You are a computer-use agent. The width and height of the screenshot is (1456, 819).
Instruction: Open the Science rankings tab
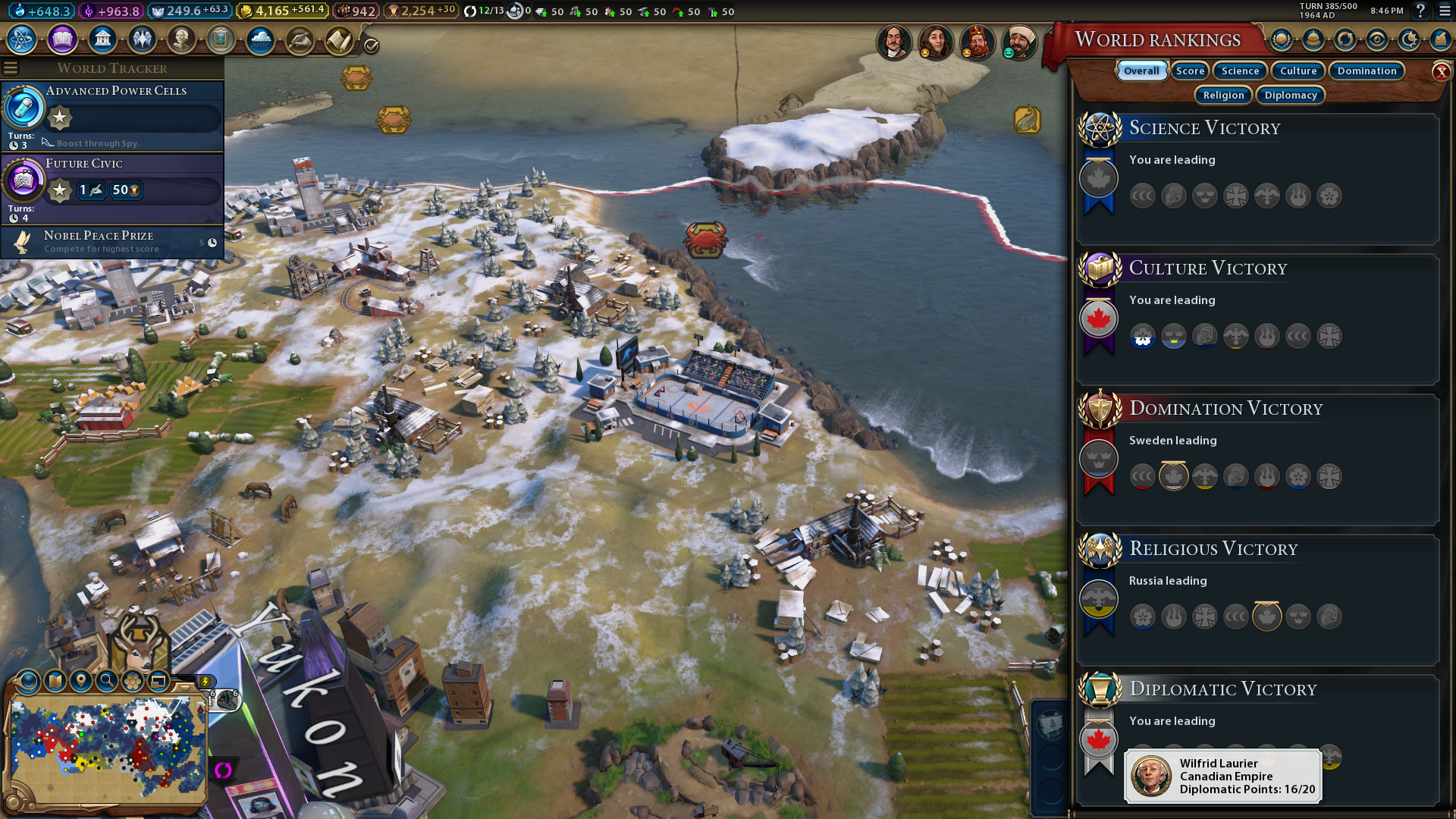1240,71
